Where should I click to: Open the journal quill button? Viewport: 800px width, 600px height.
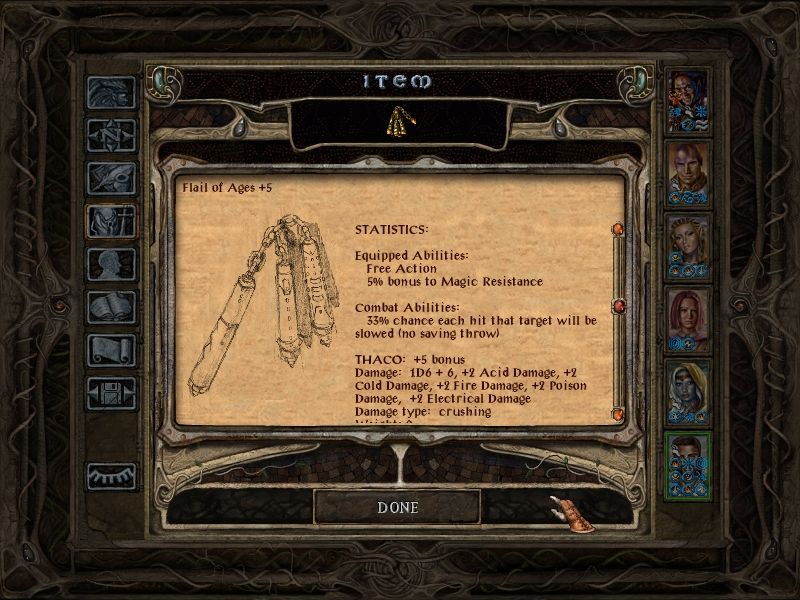pyautogui.click(x=111, y=177)
